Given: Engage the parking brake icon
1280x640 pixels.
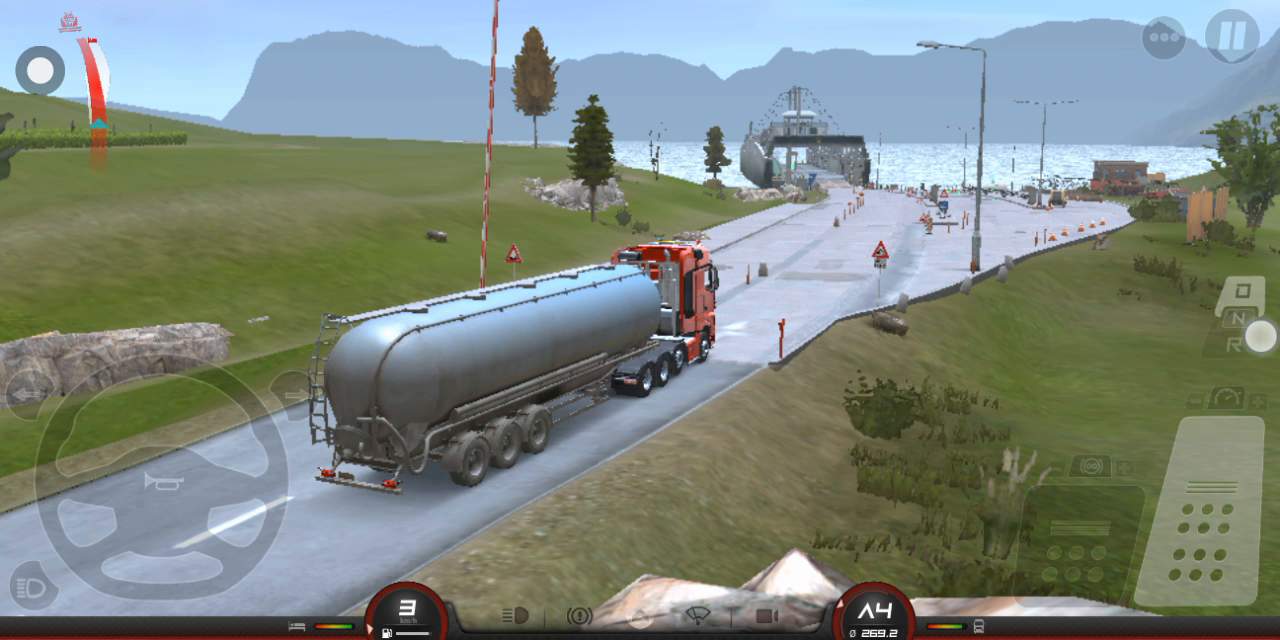Looking at the screenshot, I should point(579,616).
